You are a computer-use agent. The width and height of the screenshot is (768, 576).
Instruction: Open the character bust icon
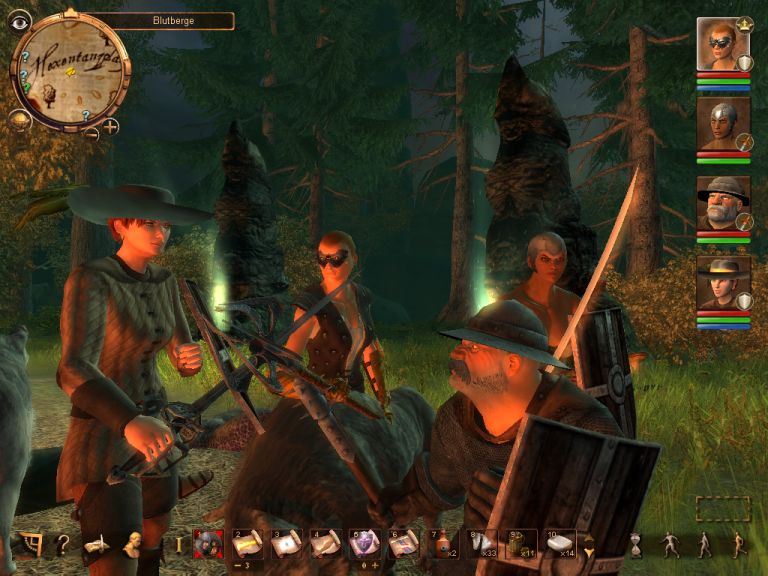point(132,545)
